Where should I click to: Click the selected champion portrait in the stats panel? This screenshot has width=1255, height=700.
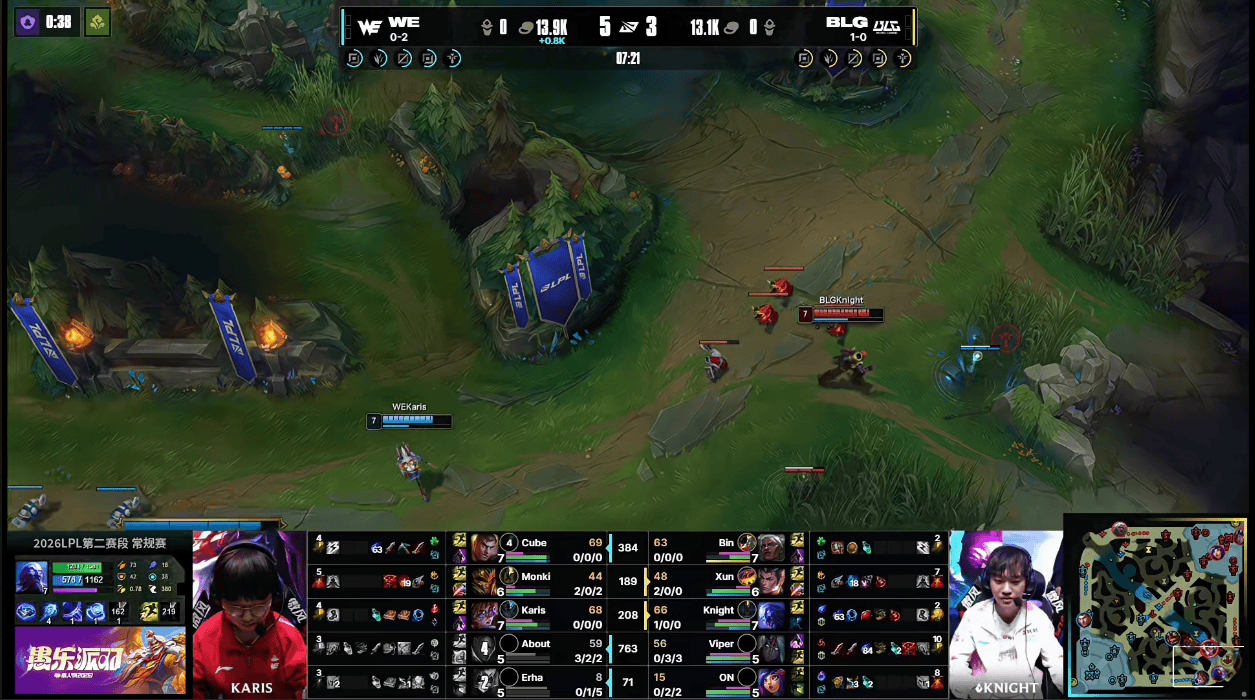pyautogui.click(x=30, y=577)
